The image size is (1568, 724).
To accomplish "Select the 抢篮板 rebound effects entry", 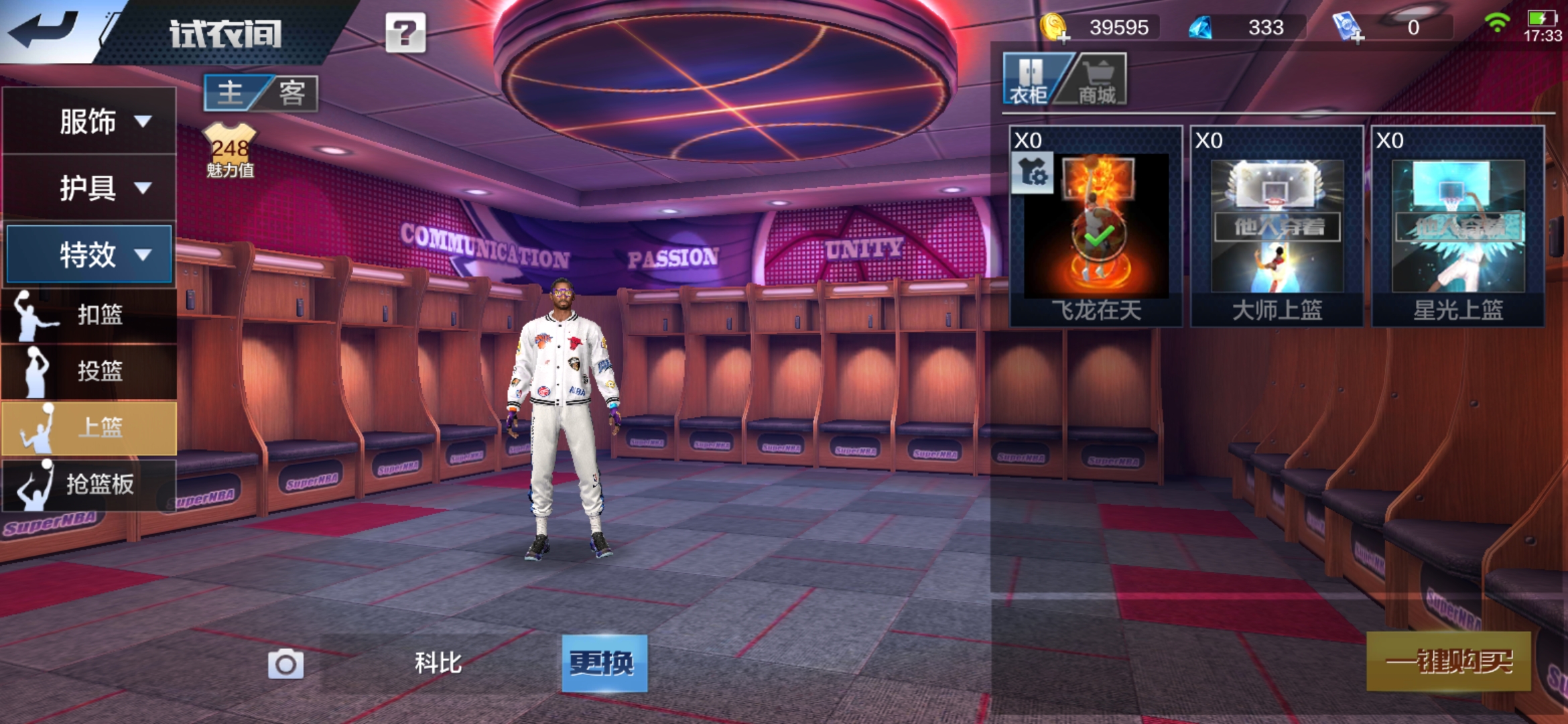I will (89, 484).
